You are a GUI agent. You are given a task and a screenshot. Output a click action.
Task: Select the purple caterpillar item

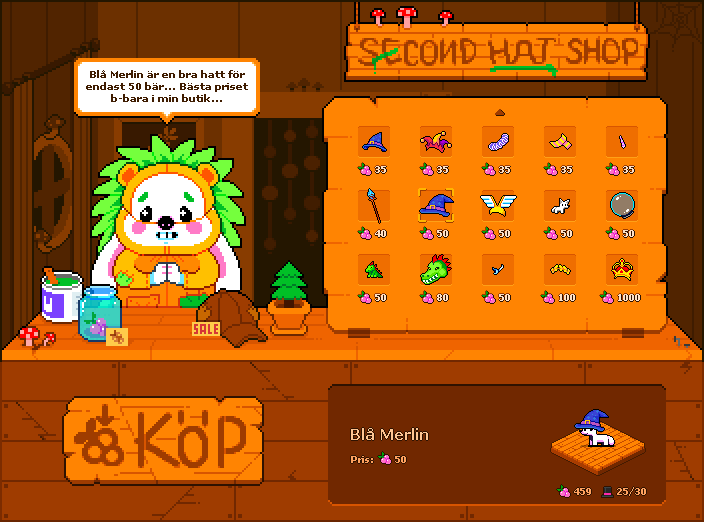(496, 142)
